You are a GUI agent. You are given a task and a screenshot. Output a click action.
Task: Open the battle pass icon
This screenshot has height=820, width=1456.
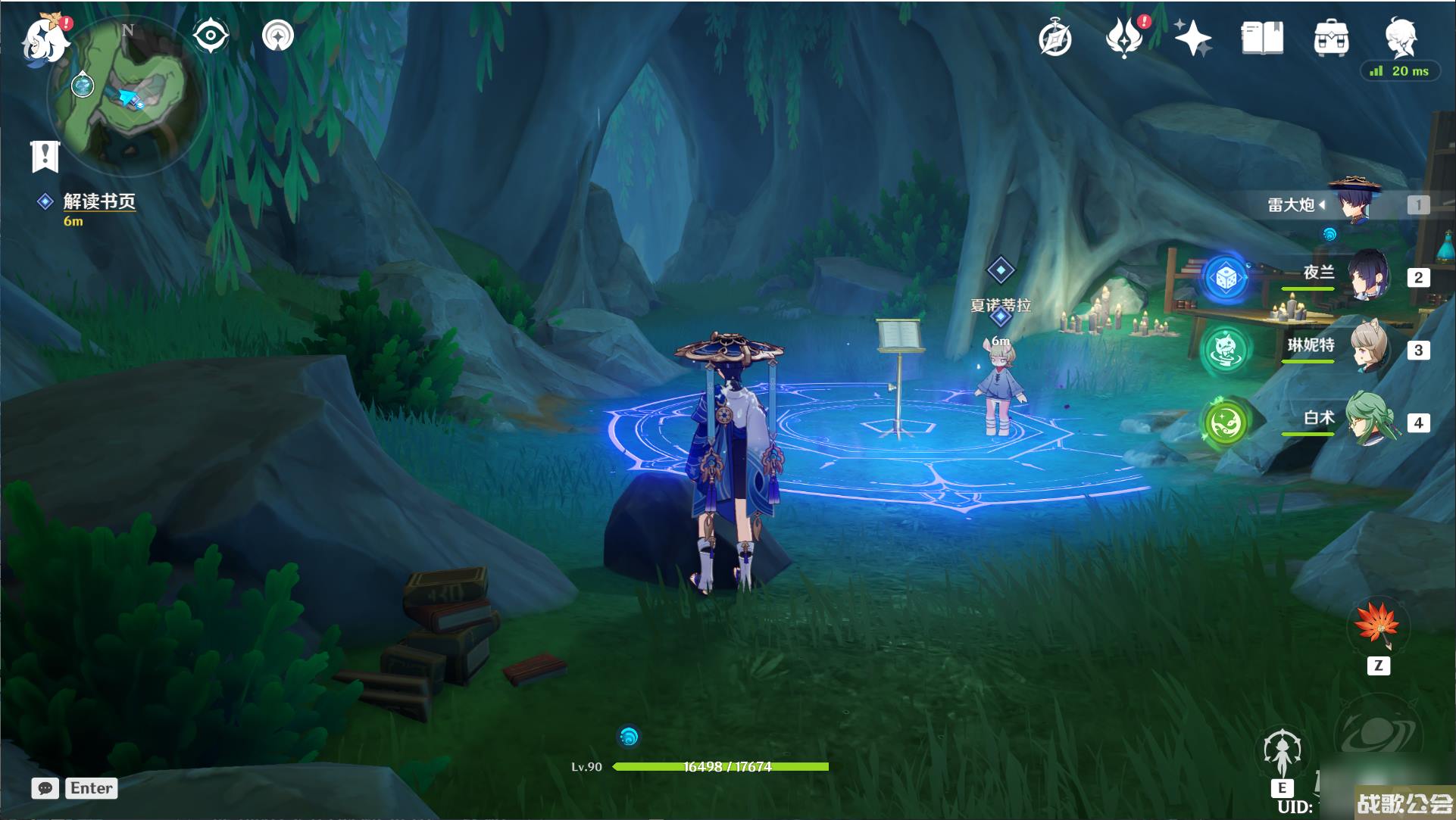click(1124, 38)
